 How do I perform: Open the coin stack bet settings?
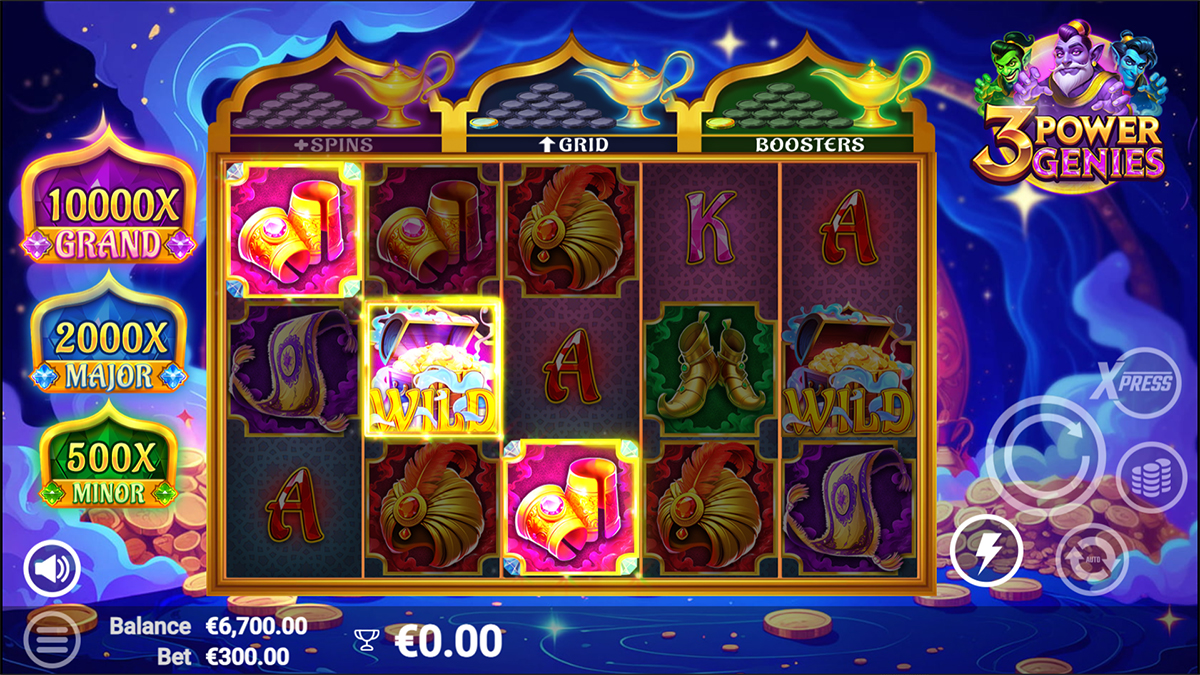pyautogui.click(x=1151, y=477)
